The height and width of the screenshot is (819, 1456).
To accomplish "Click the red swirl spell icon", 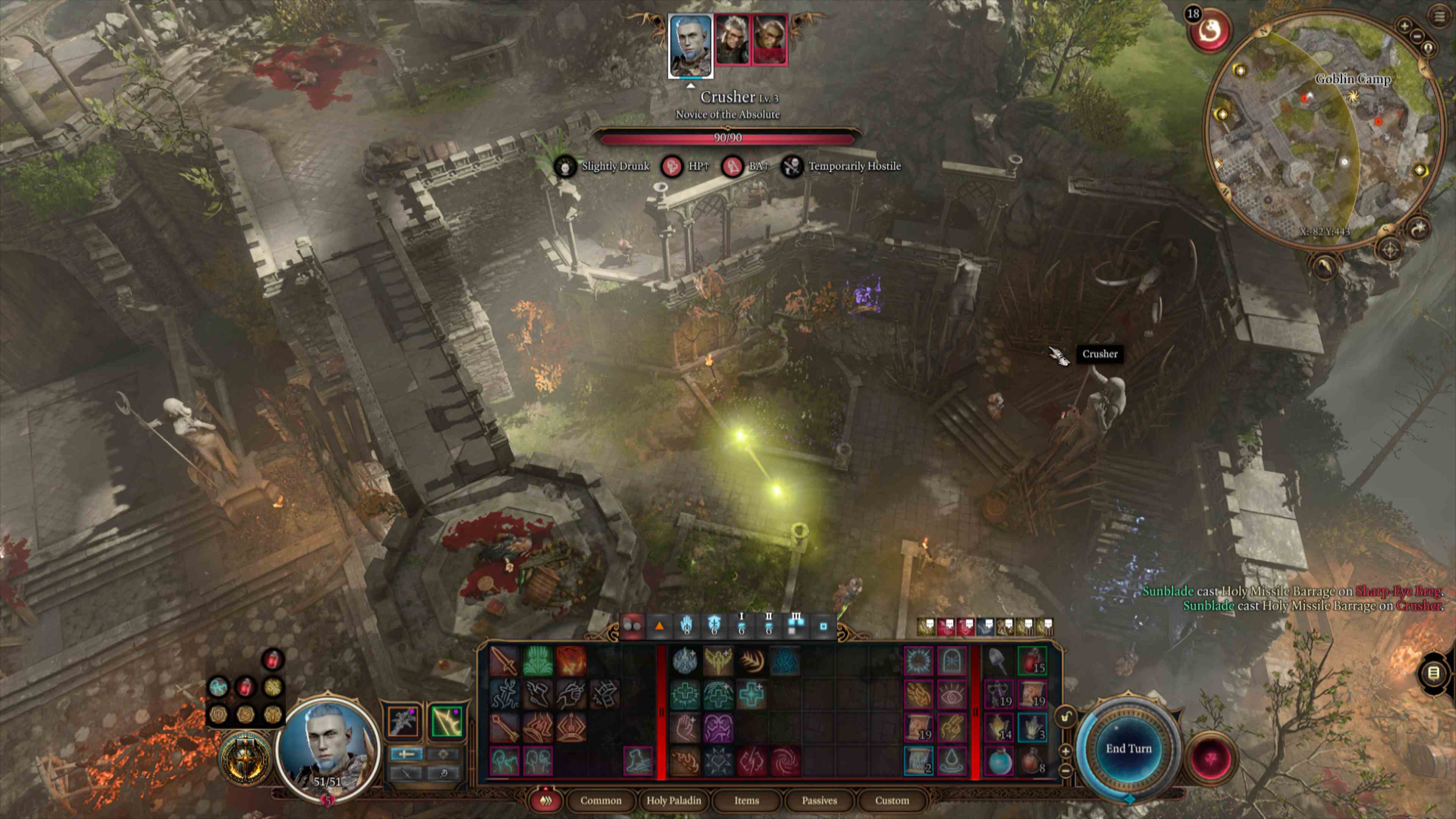I will pos(784,761).
